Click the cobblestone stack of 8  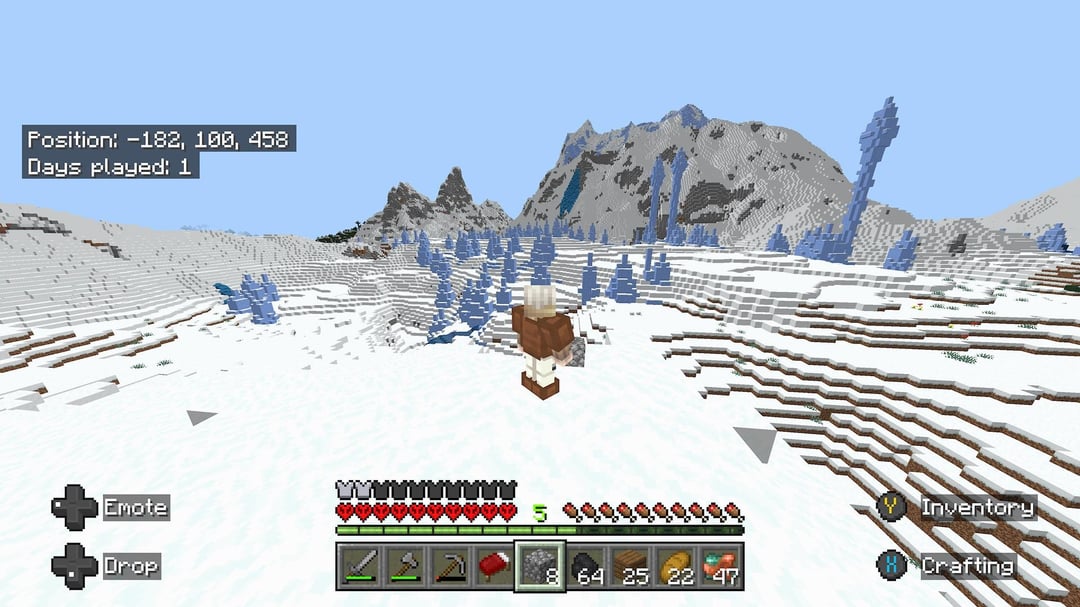pos(539,567)
